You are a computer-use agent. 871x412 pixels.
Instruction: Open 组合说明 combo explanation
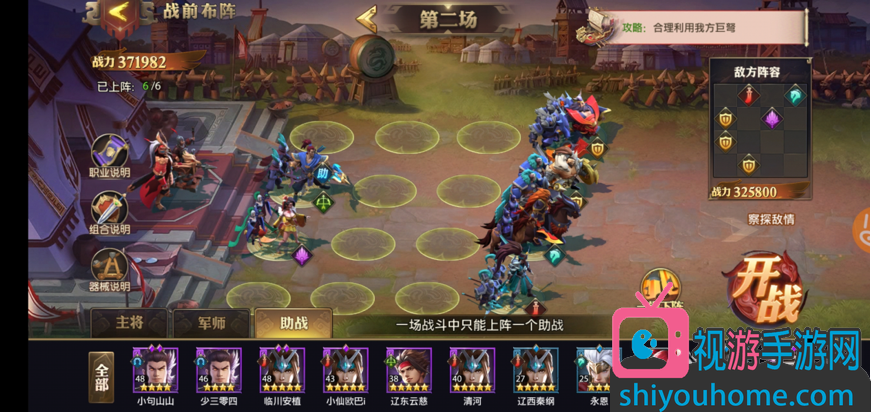point(110,214)
